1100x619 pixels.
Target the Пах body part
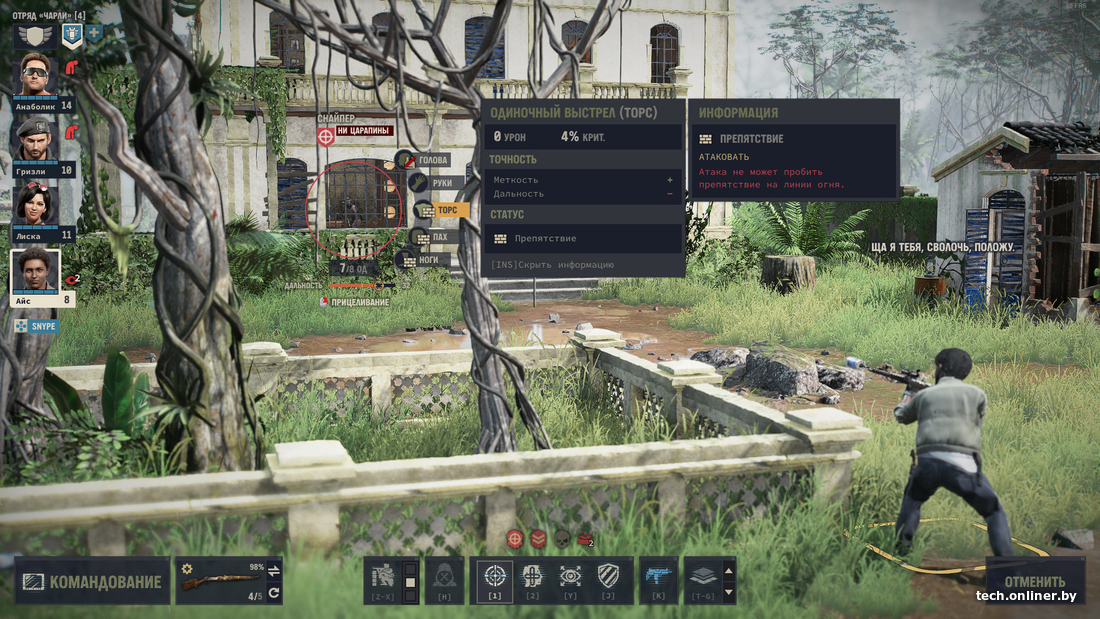[x=438, y=237]
